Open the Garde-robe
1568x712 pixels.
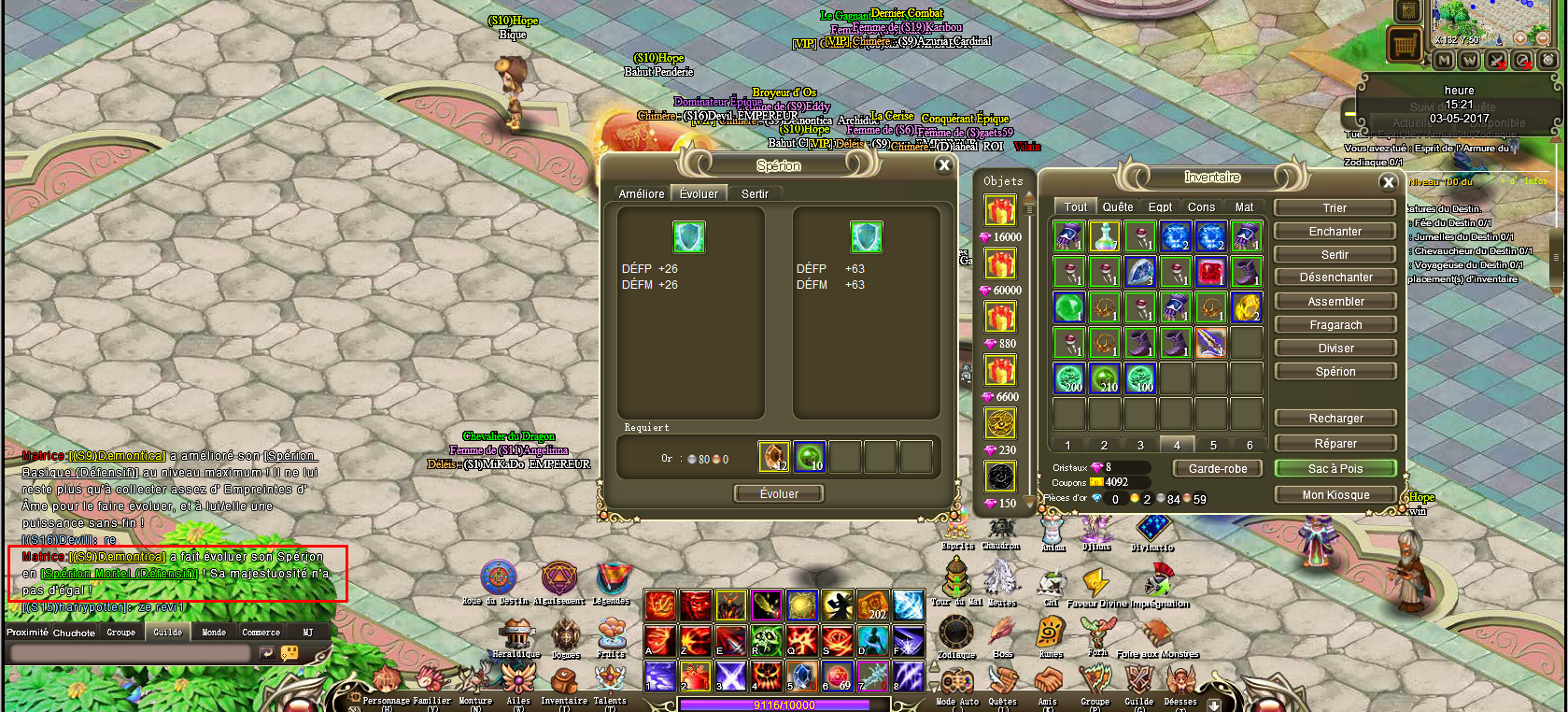1218,468
